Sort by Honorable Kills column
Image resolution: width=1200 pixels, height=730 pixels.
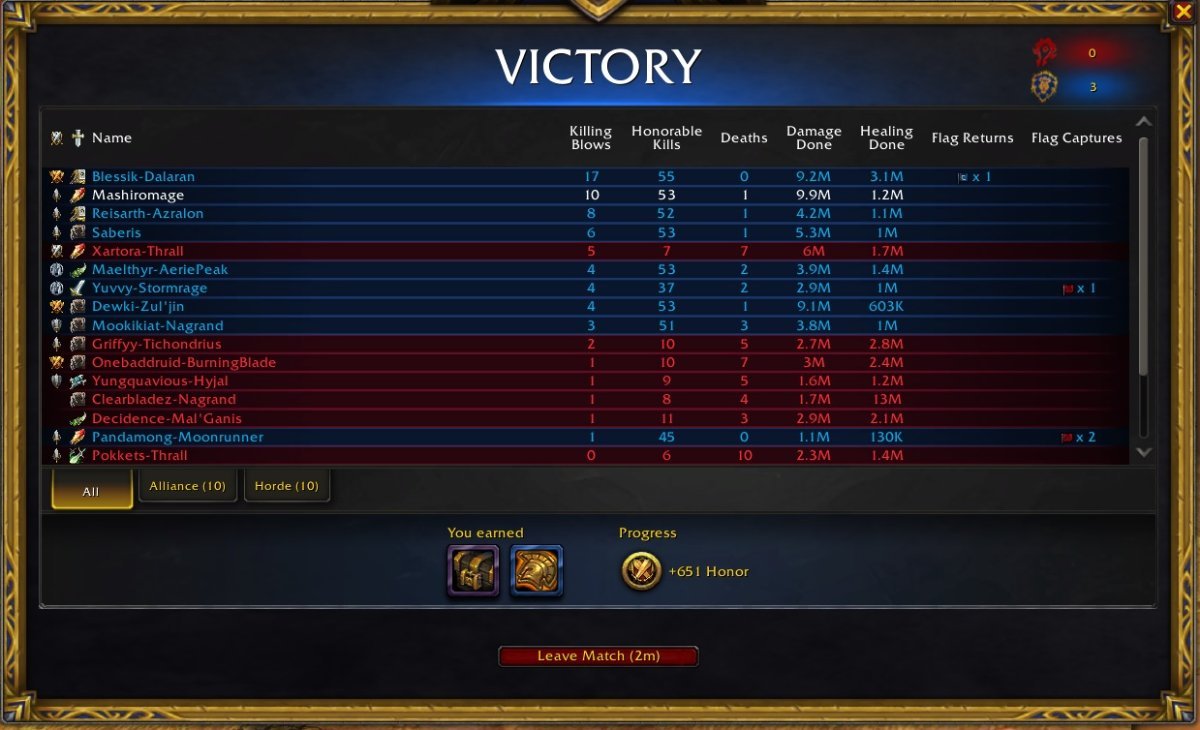tap(666, 138)
